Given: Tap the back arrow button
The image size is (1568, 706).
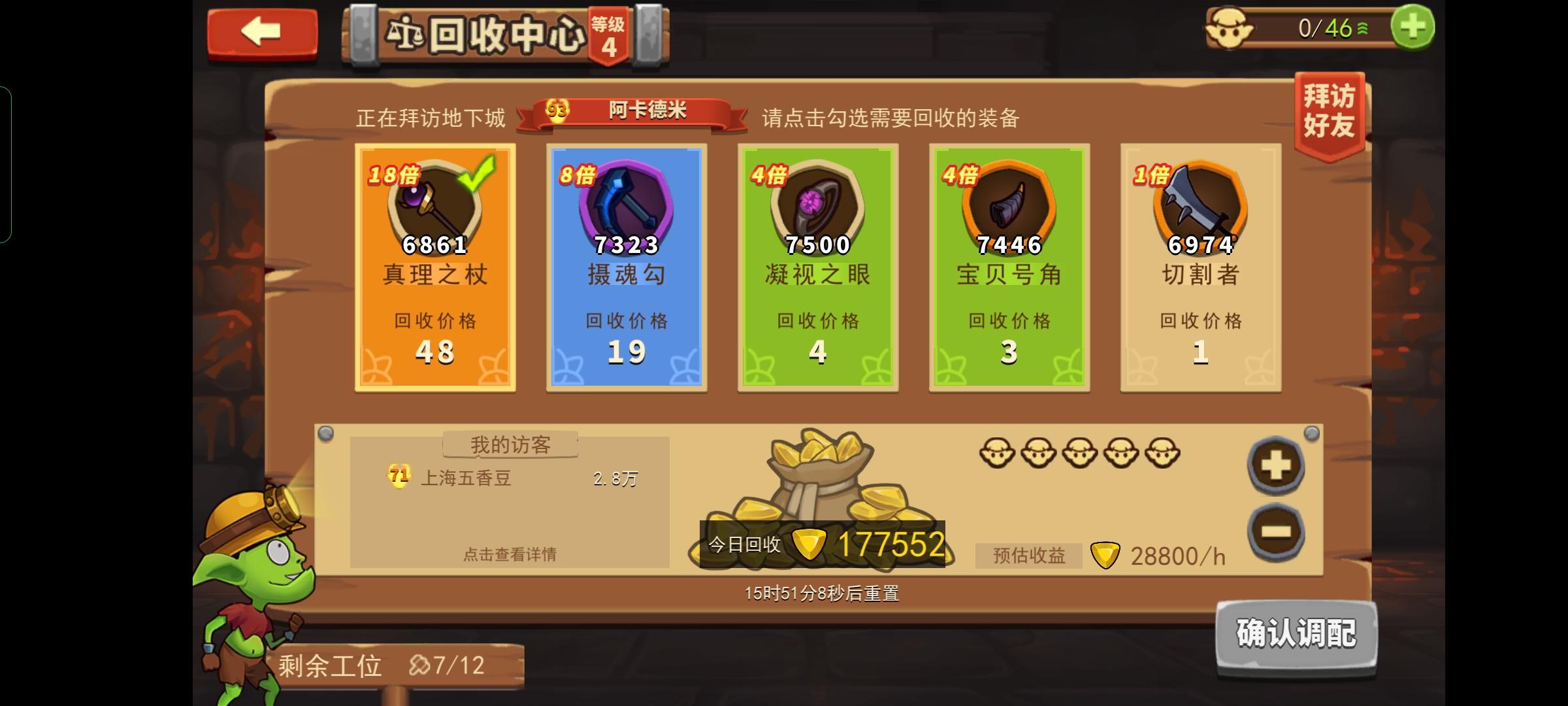Looking at the screenshot, I should 261,31.
